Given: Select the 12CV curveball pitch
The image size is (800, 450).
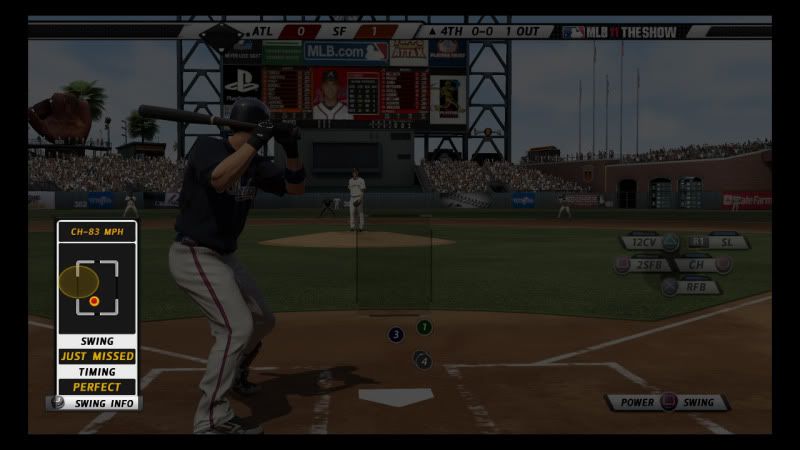Looking at the screenshot, I should (x=648, y=242).
